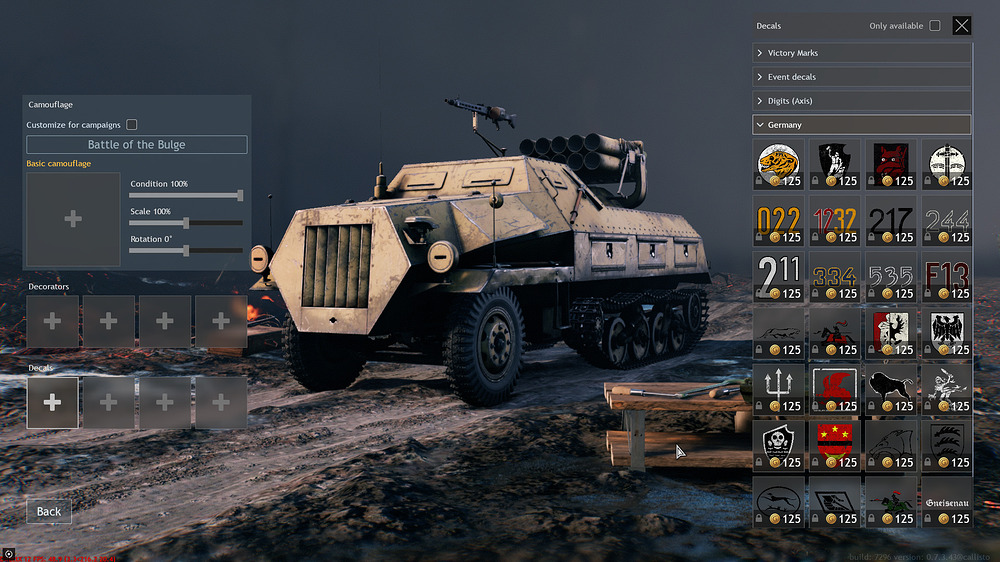Choose the Gneisenau text decal
Screen dimensions: 1000x562
coord(945,501)
